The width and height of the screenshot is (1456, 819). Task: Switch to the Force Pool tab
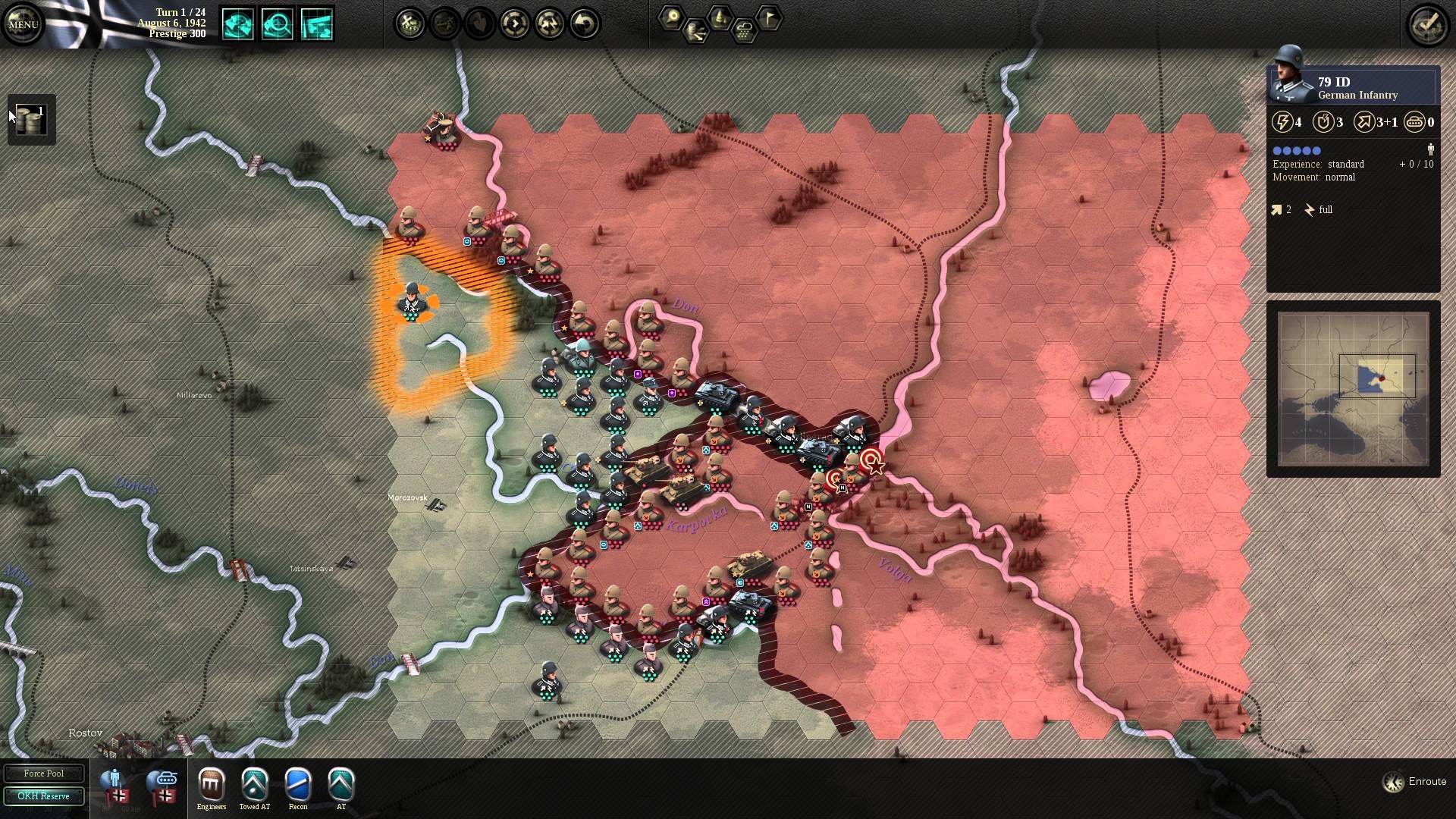coord(43,773)
